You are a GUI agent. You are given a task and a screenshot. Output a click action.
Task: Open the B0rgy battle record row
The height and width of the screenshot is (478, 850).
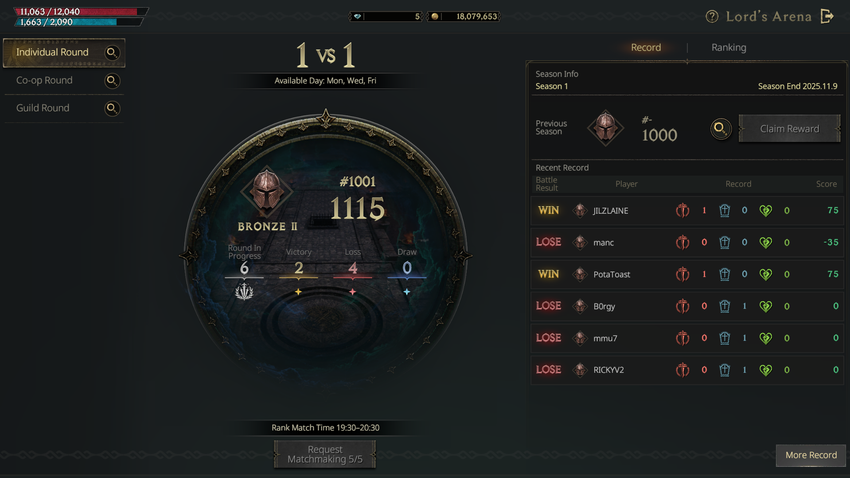click(x=687, y=306)
